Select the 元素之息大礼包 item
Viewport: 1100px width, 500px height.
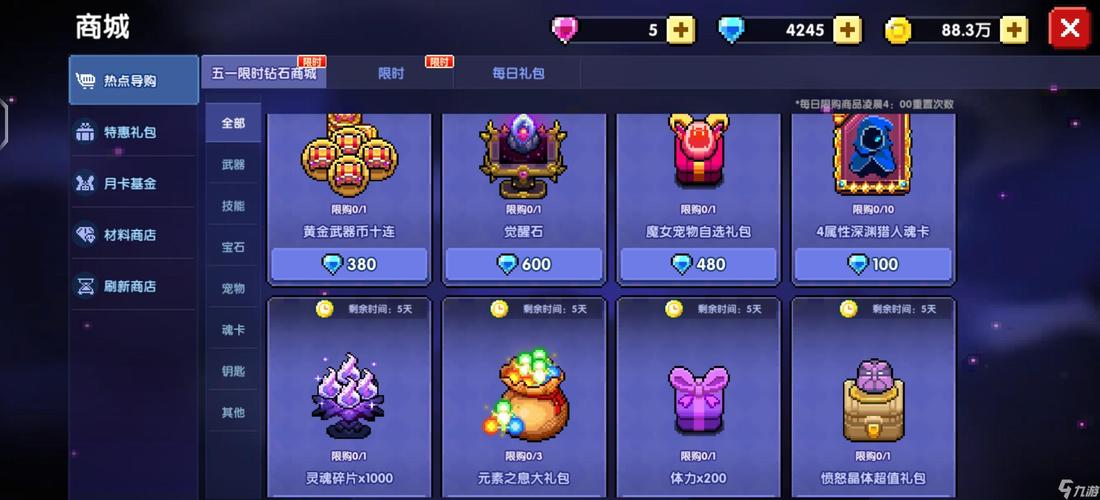524,400
